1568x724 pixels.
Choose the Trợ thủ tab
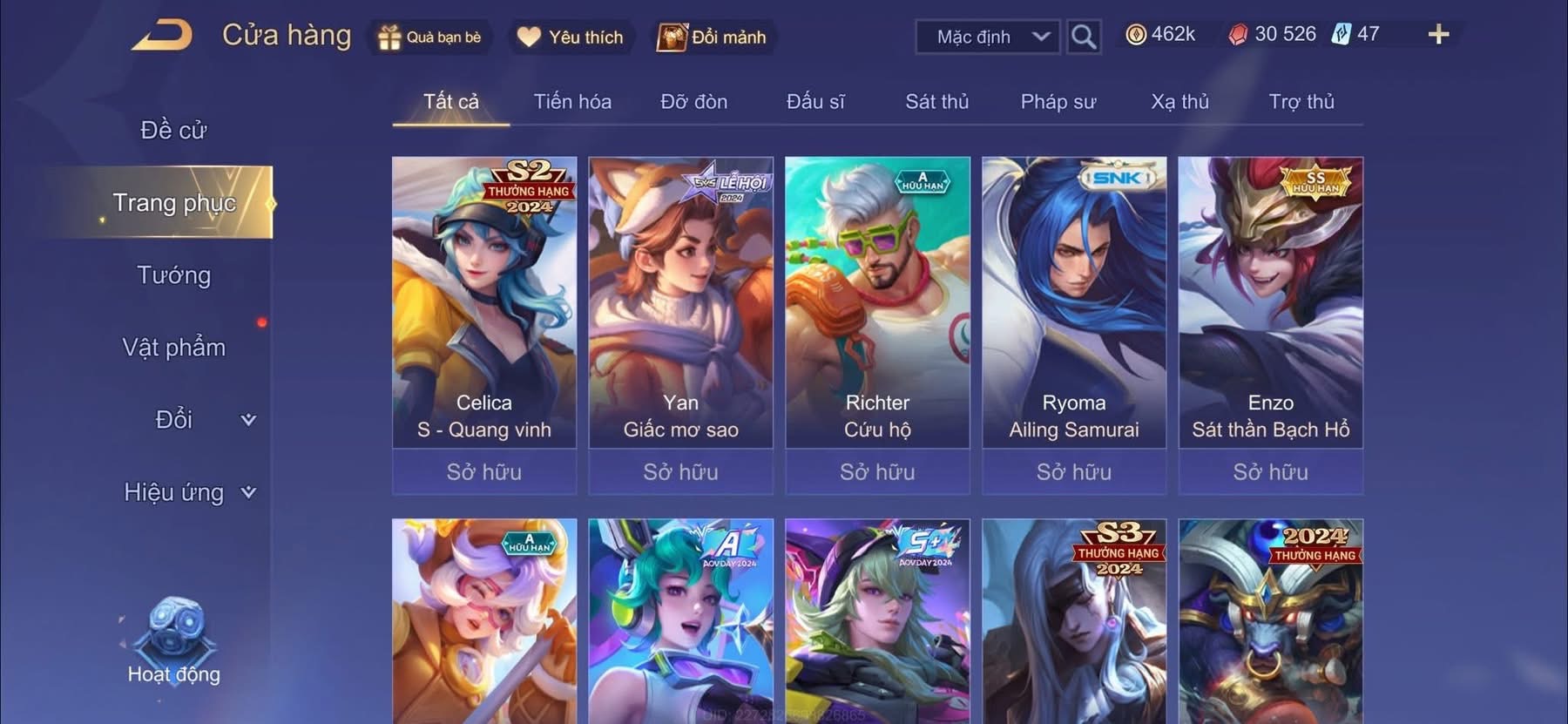click(x=1301, y=102)
